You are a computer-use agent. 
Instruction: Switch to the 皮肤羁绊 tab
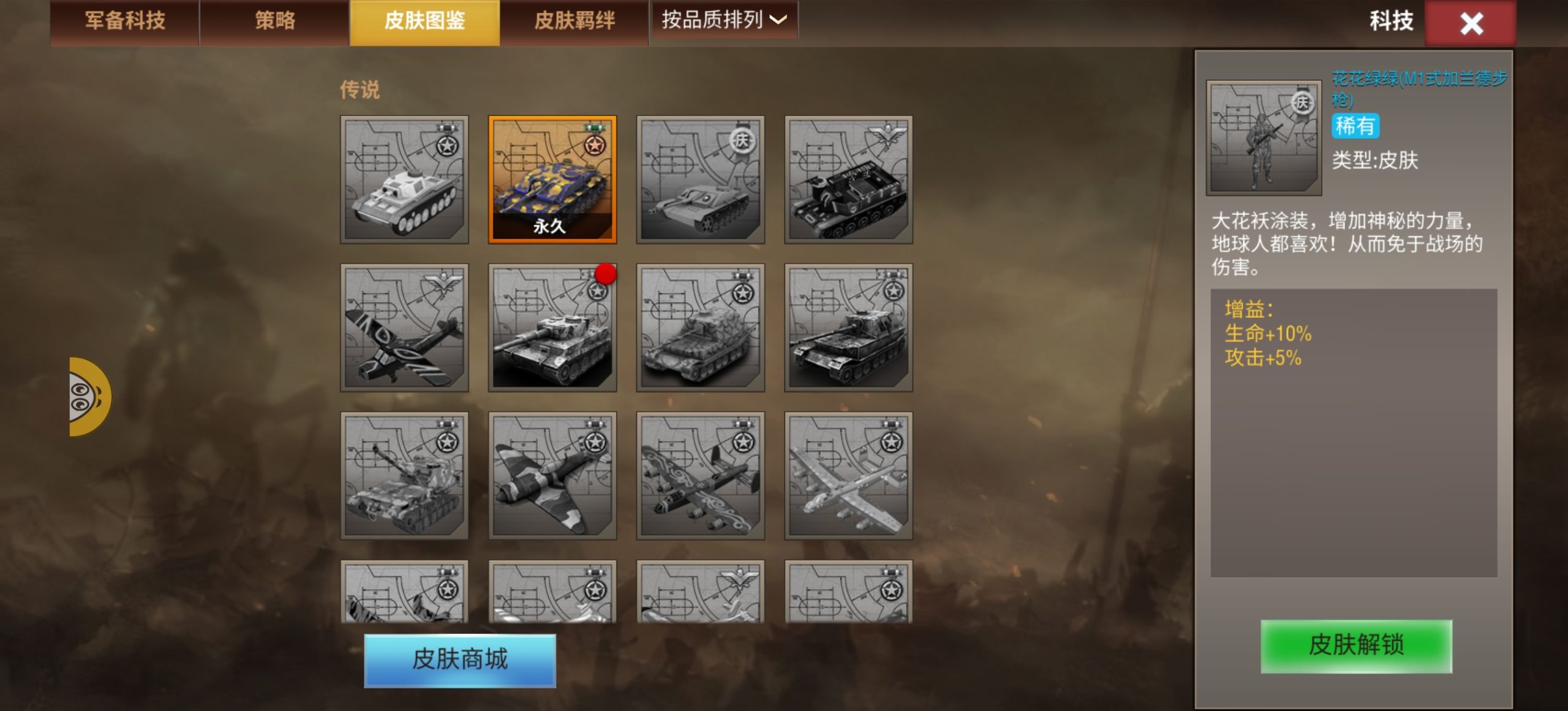[x=573, y=20]
